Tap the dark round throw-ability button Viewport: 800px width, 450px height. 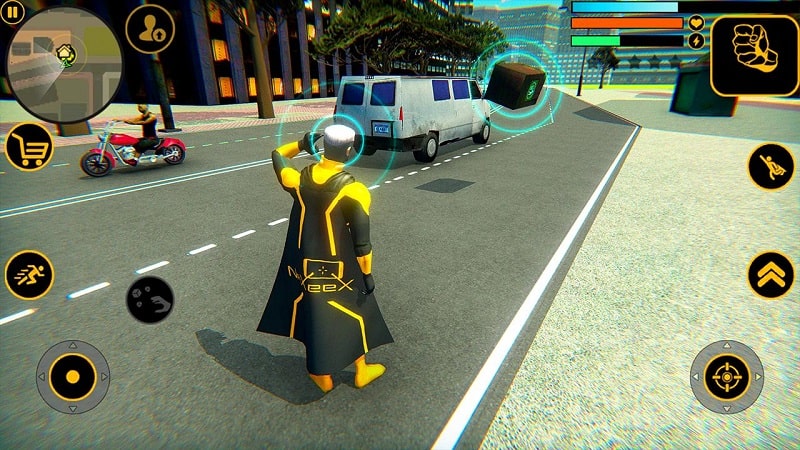[150, 299]
